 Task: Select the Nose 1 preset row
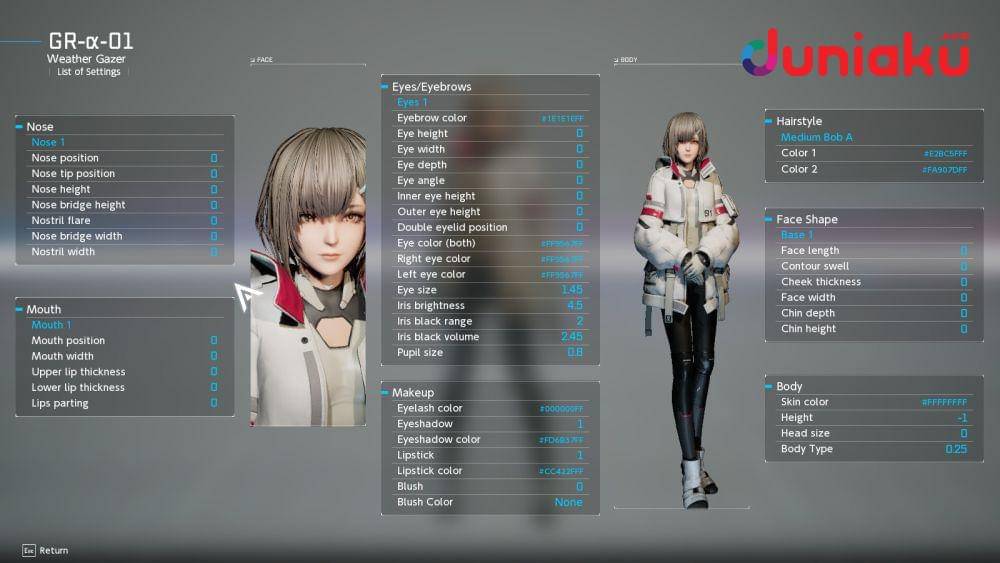coord(124,142)
